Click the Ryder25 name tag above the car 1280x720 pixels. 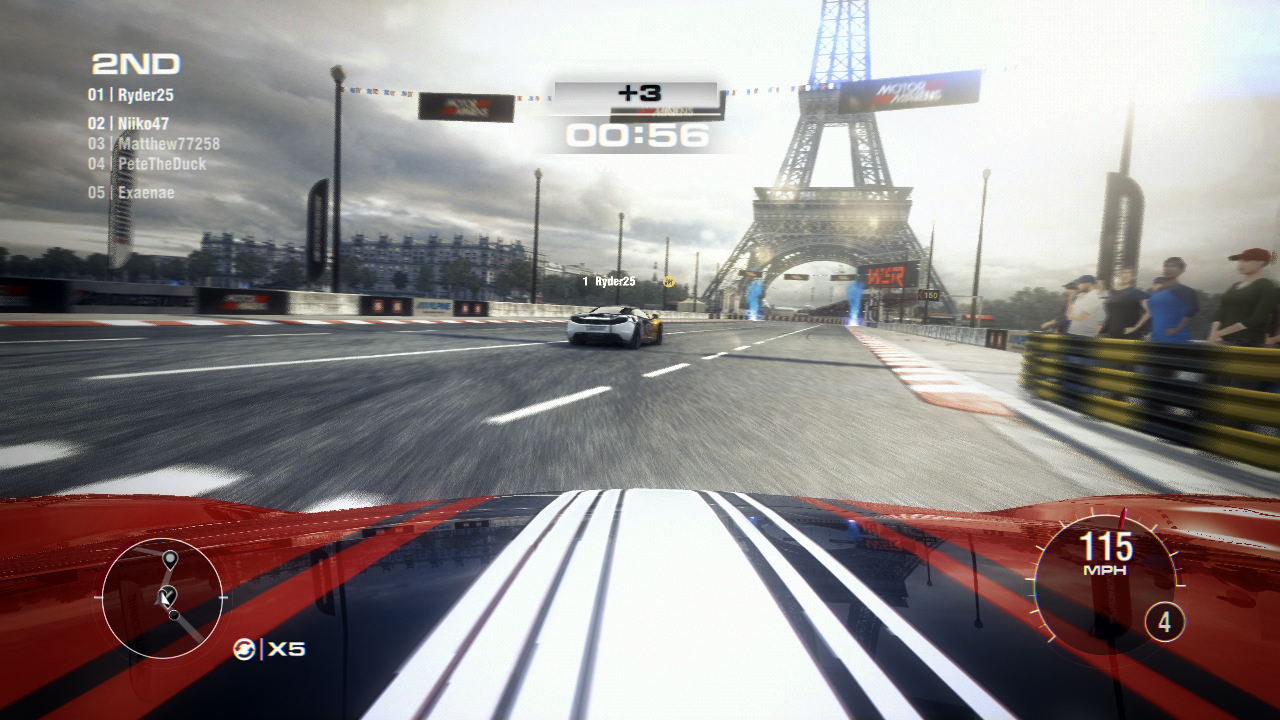pyautogui.click(x=610, y=281)
